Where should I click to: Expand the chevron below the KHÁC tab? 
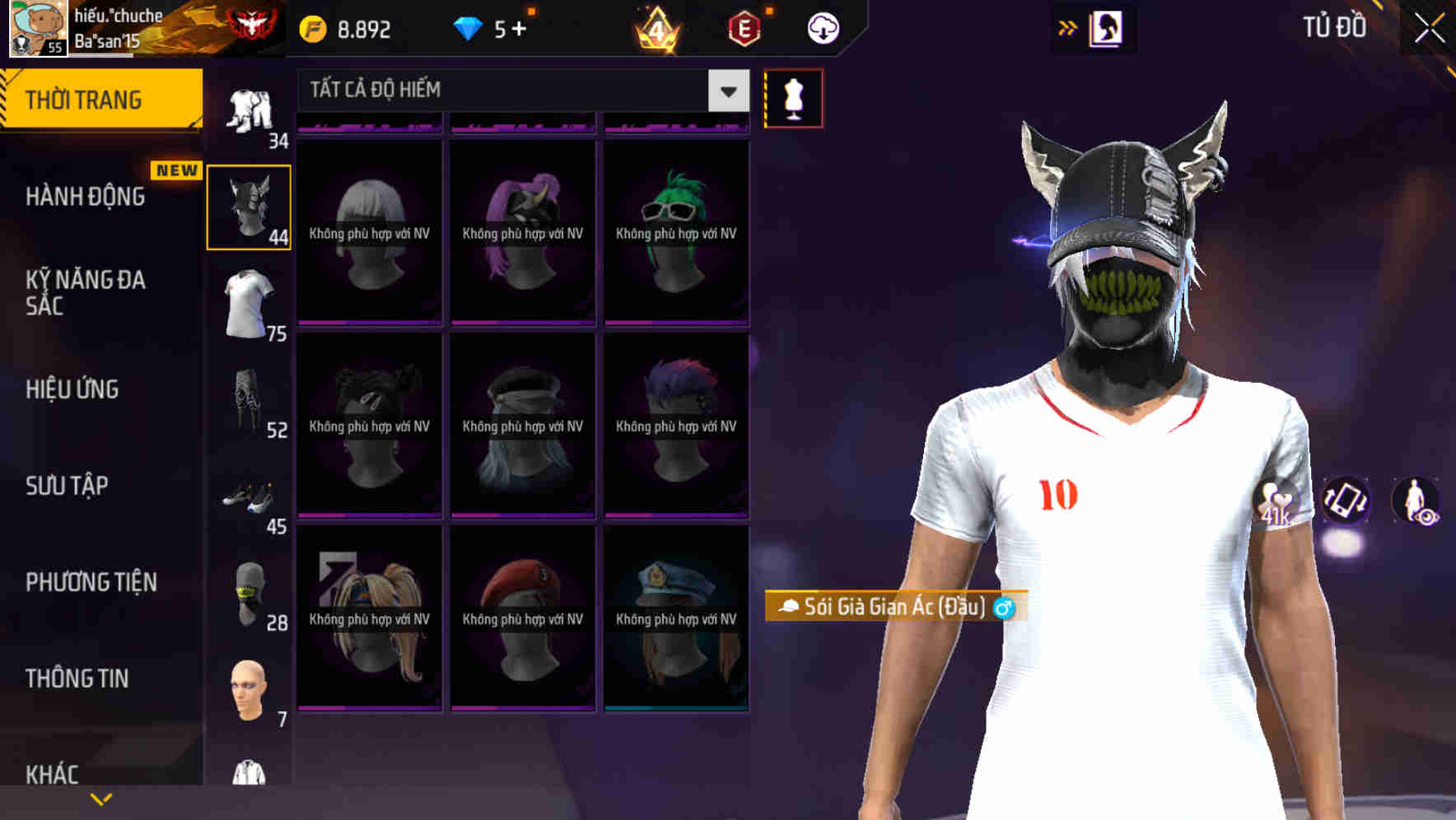100,798
